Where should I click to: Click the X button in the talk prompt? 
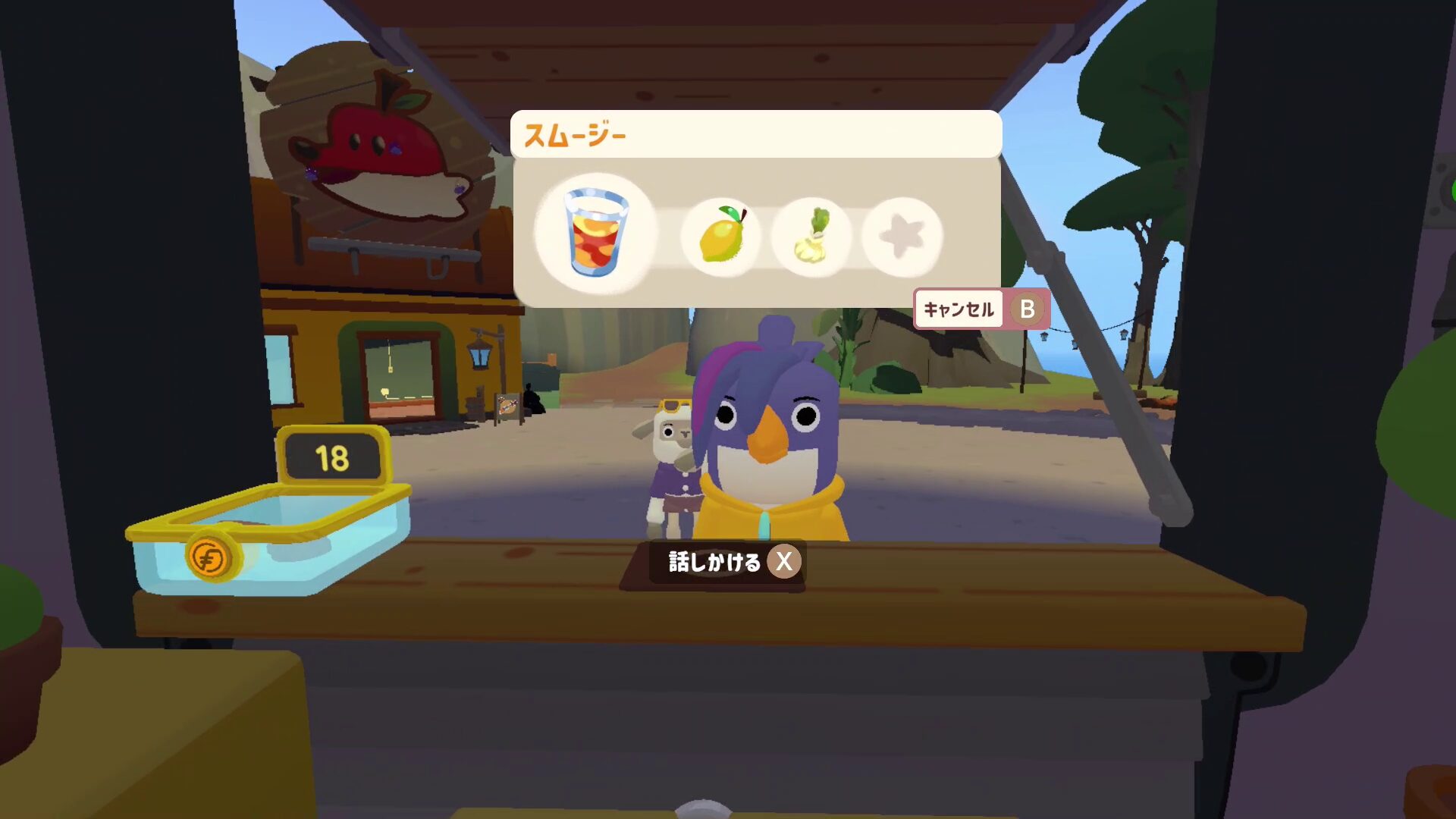point(783,562)
